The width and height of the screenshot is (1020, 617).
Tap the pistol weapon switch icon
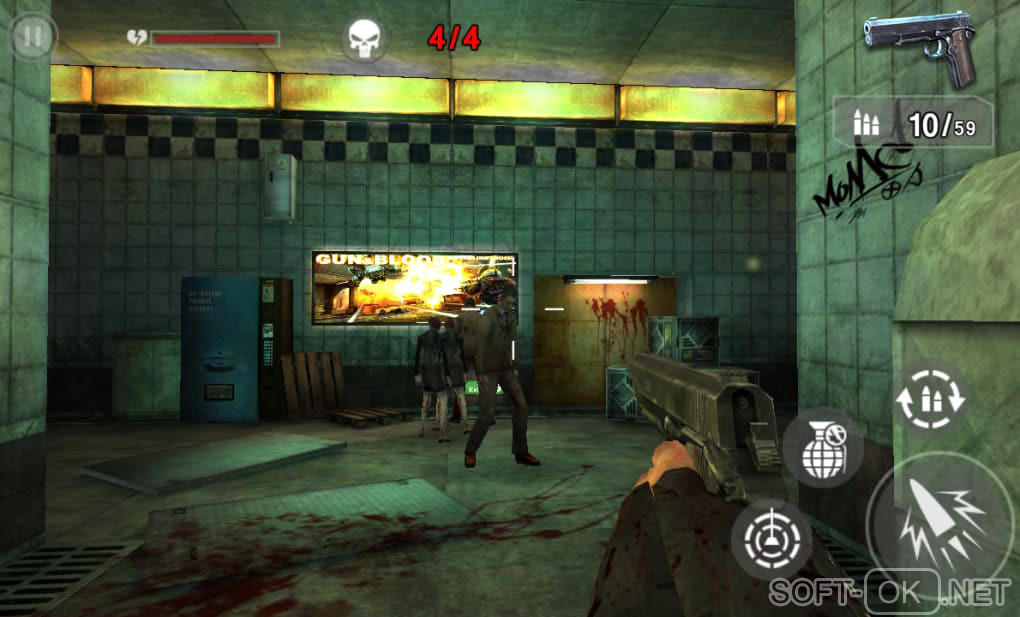(919, 47)
